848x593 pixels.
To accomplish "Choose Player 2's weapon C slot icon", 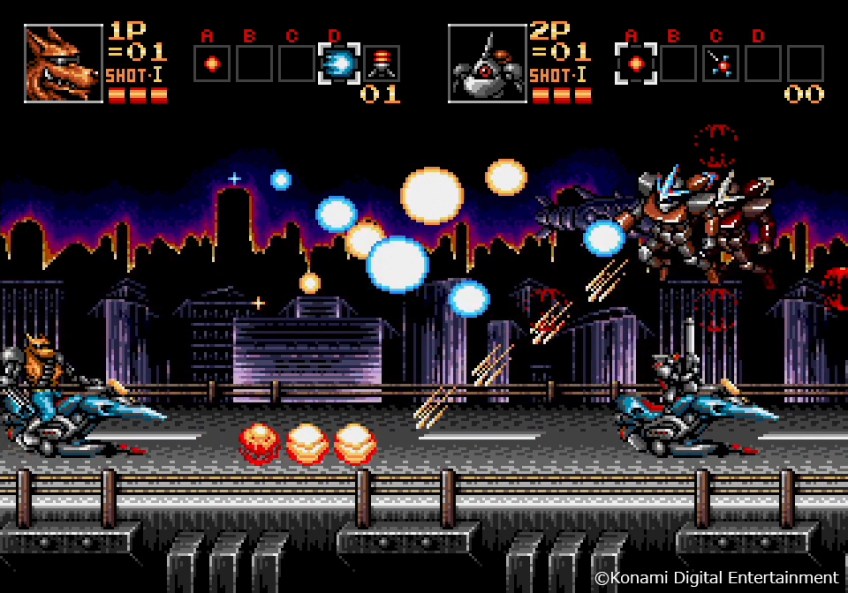I will click(720, 64).
